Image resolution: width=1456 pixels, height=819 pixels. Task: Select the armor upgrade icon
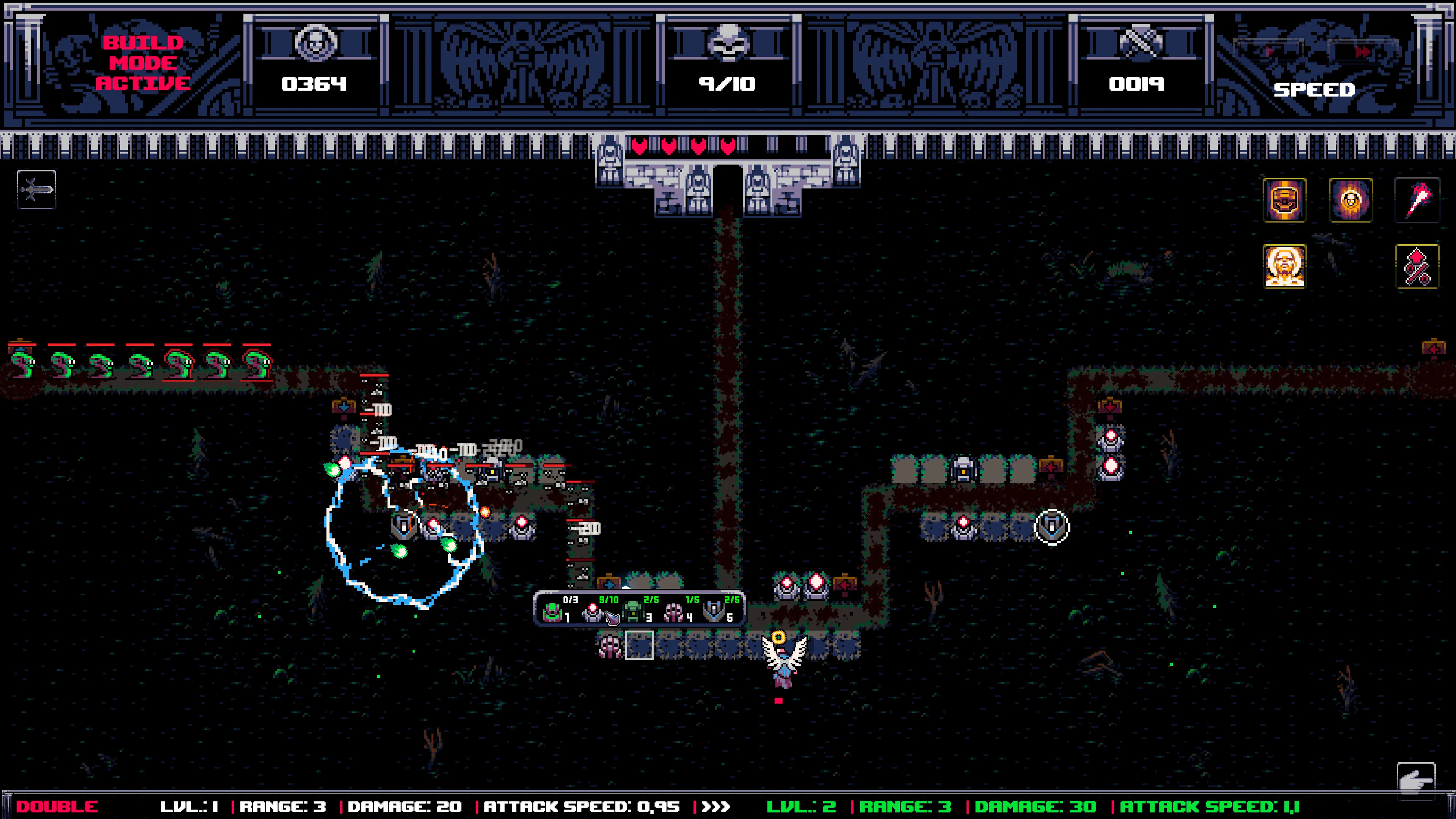coord(1284,202)
